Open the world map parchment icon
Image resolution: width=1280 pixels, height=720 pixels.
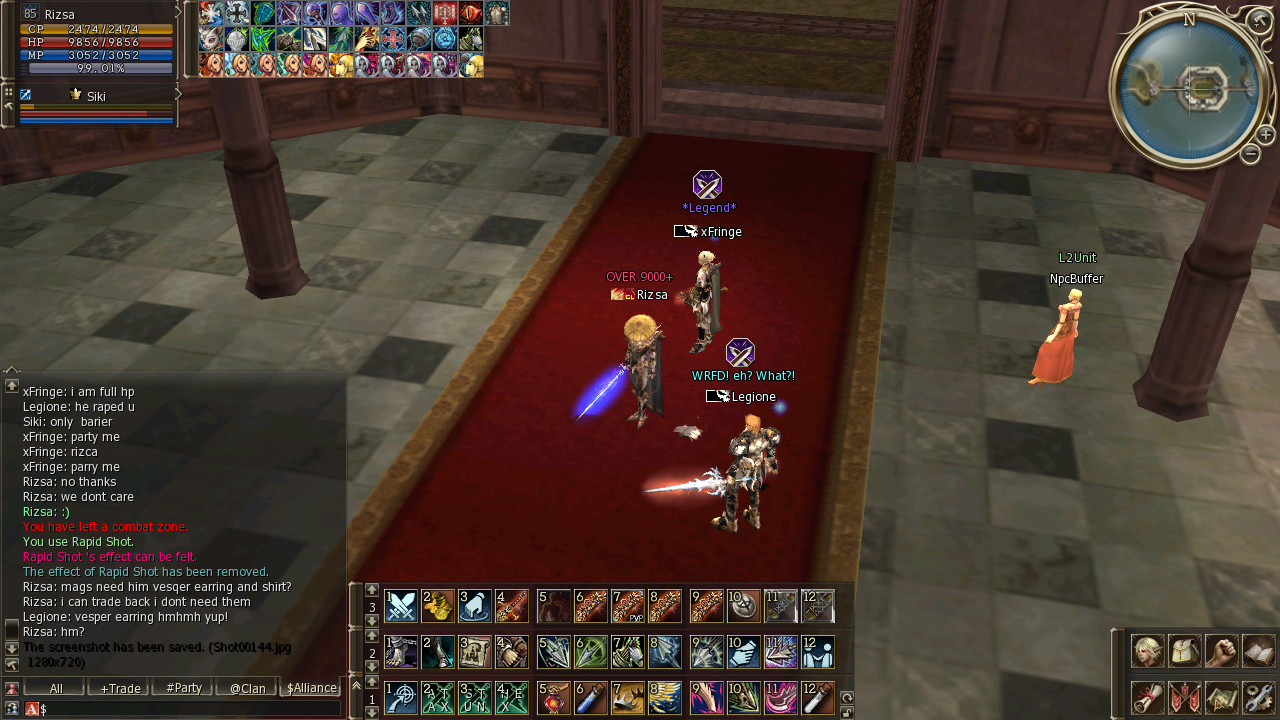click(1221, 697)
